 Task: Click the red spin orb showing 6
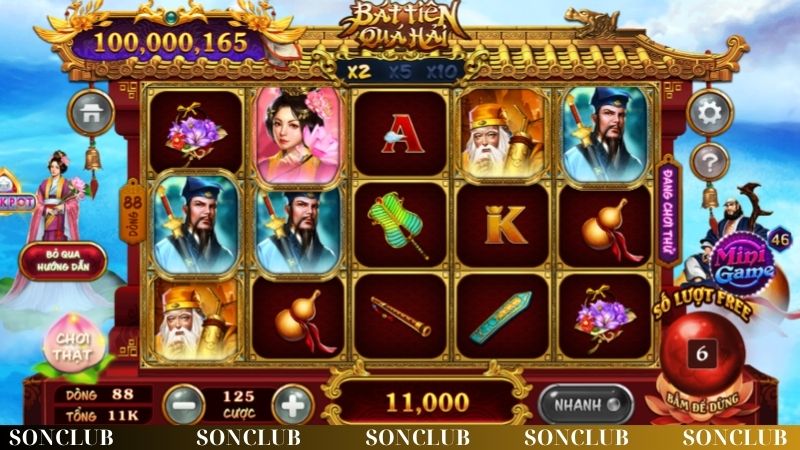point(702,355)
